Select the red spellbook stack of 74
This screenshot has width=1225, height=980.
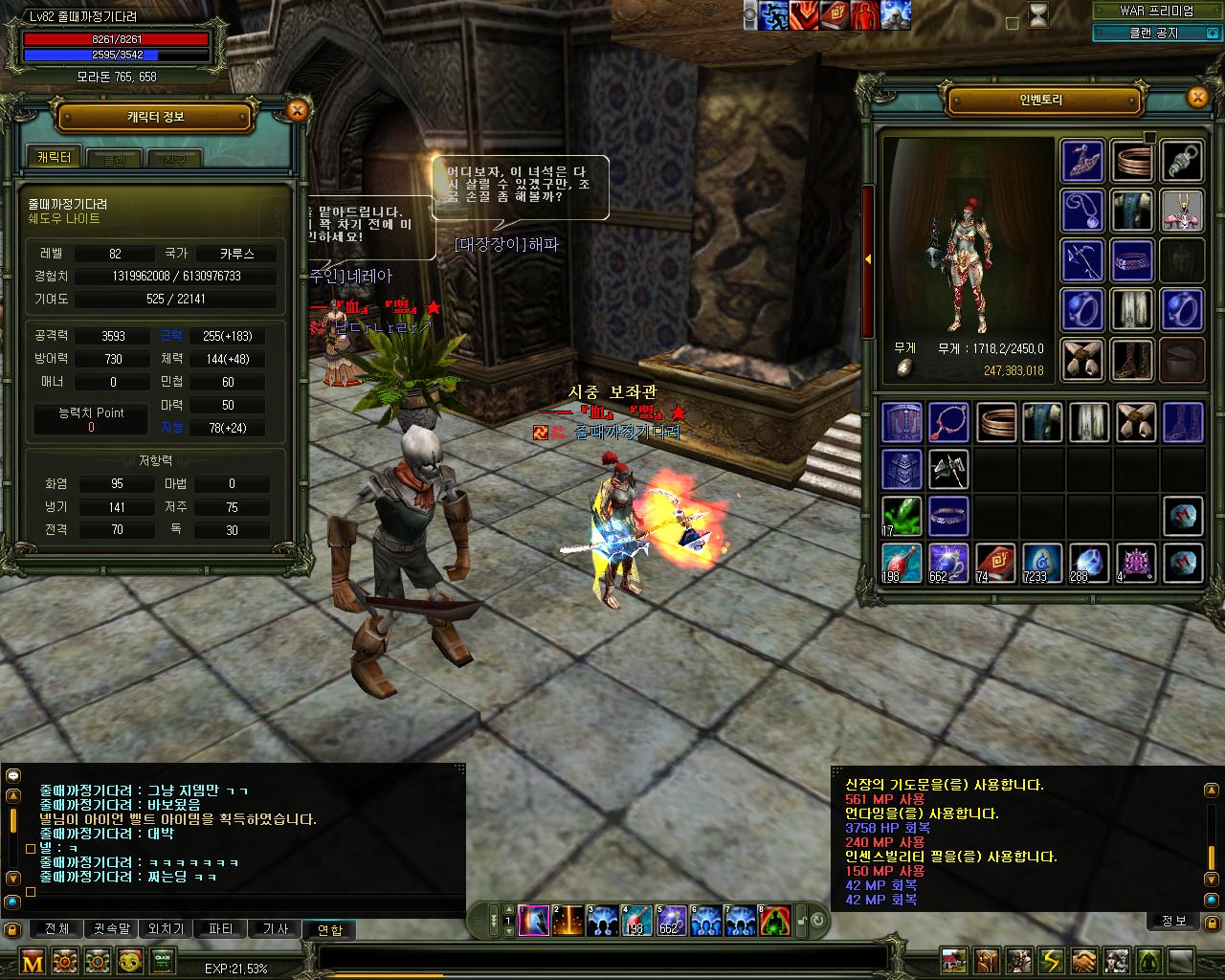[x=994, y=563]
